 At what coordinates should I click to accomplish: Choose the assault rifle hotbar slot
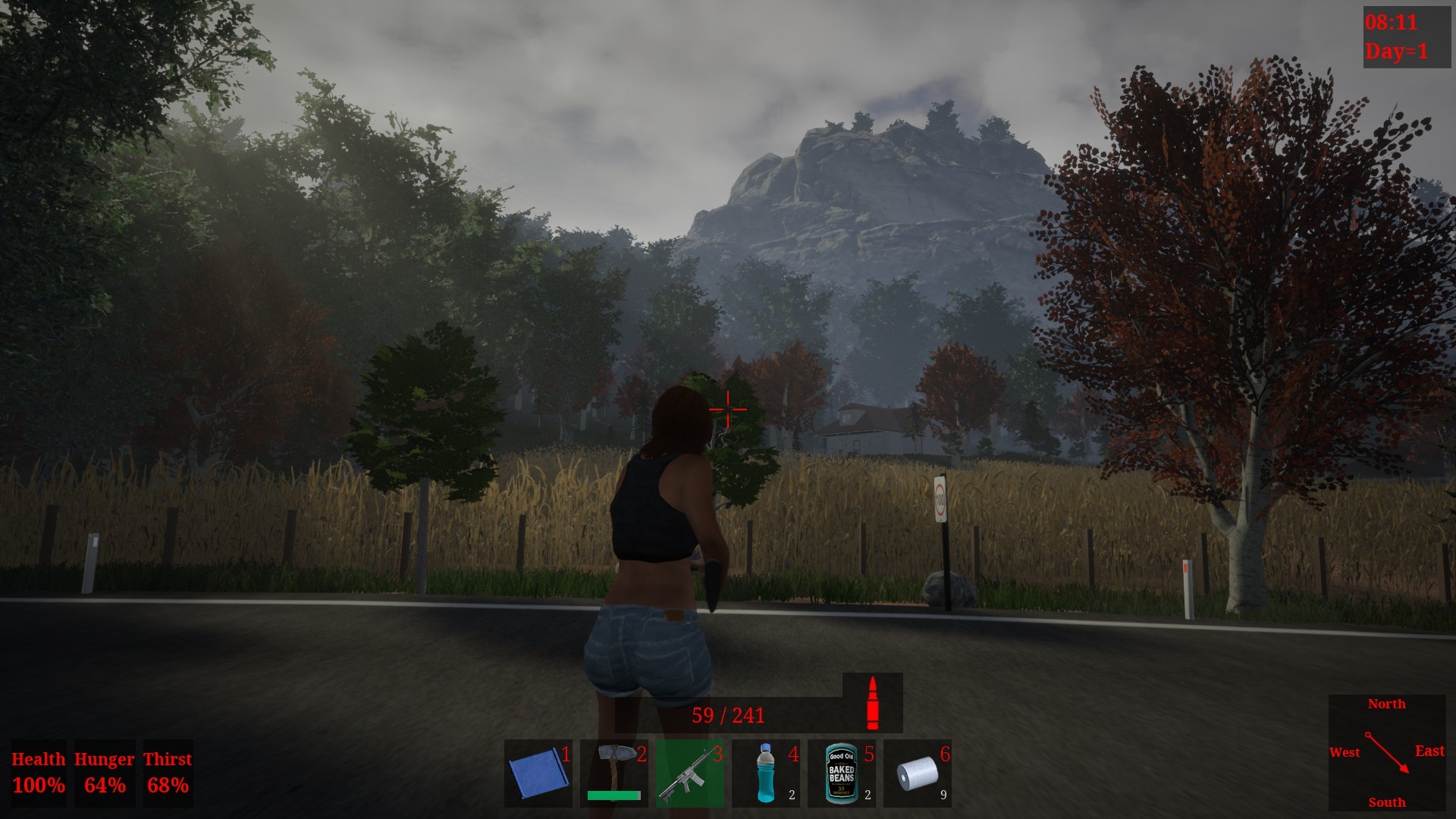(689, 773)
